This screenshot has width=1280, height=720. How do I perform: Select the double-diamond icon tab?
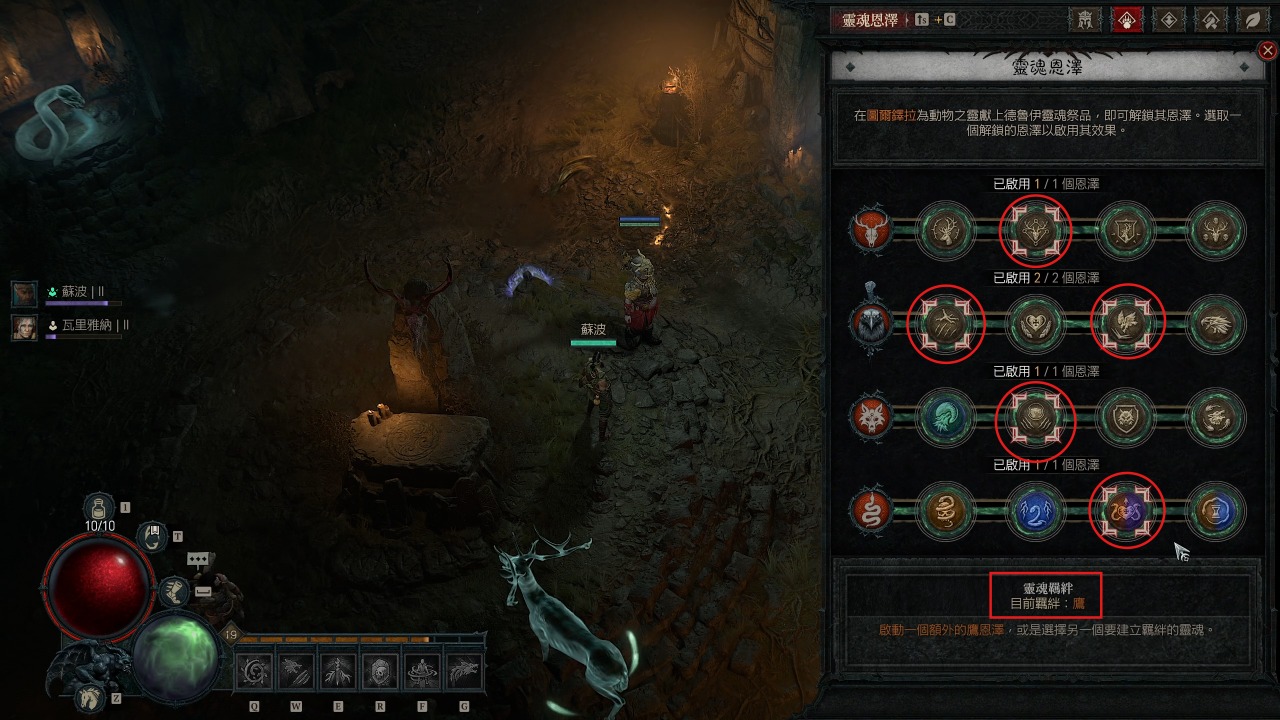coord(1169,19)
